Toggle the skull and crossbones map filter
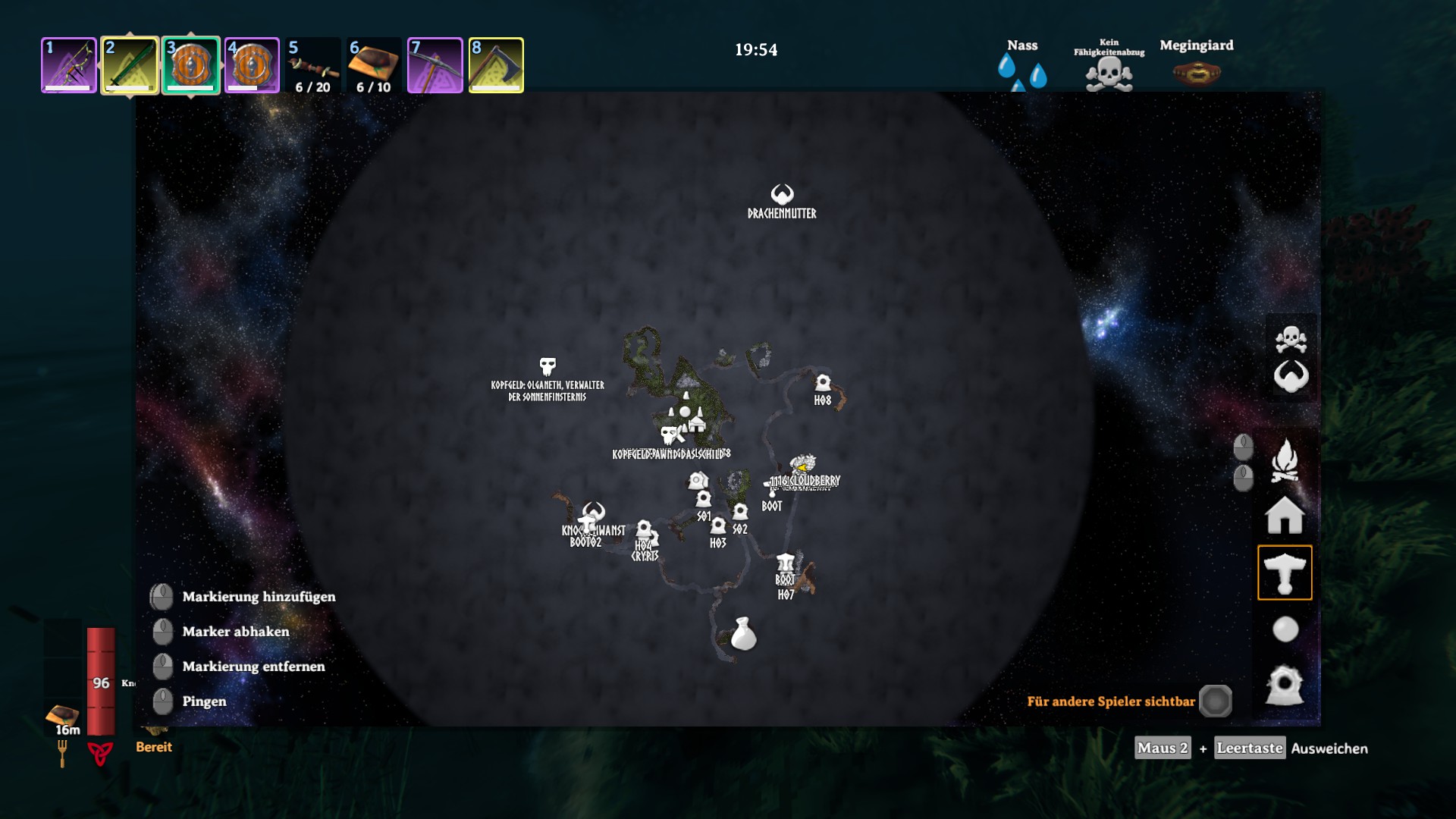Viewport: 1456px width, 819px height. [1291, 339]
